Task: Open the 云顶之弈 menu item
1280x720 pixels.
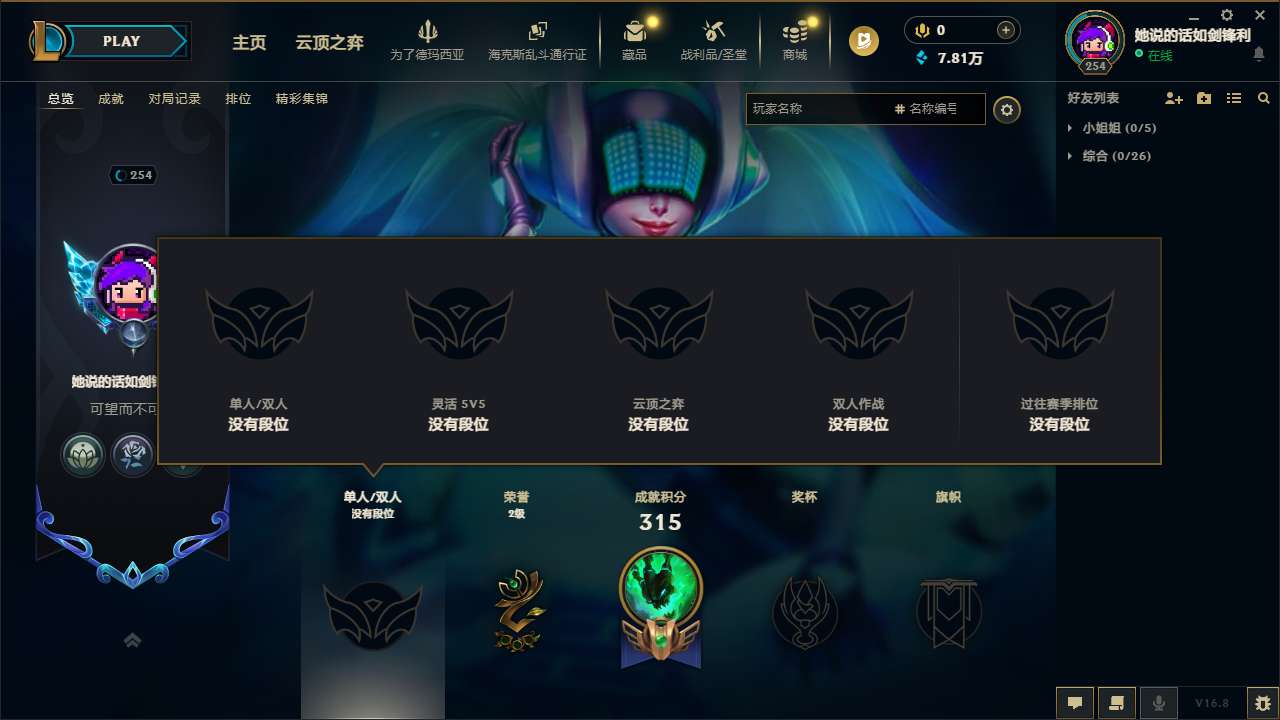Action: click(329, 43)
